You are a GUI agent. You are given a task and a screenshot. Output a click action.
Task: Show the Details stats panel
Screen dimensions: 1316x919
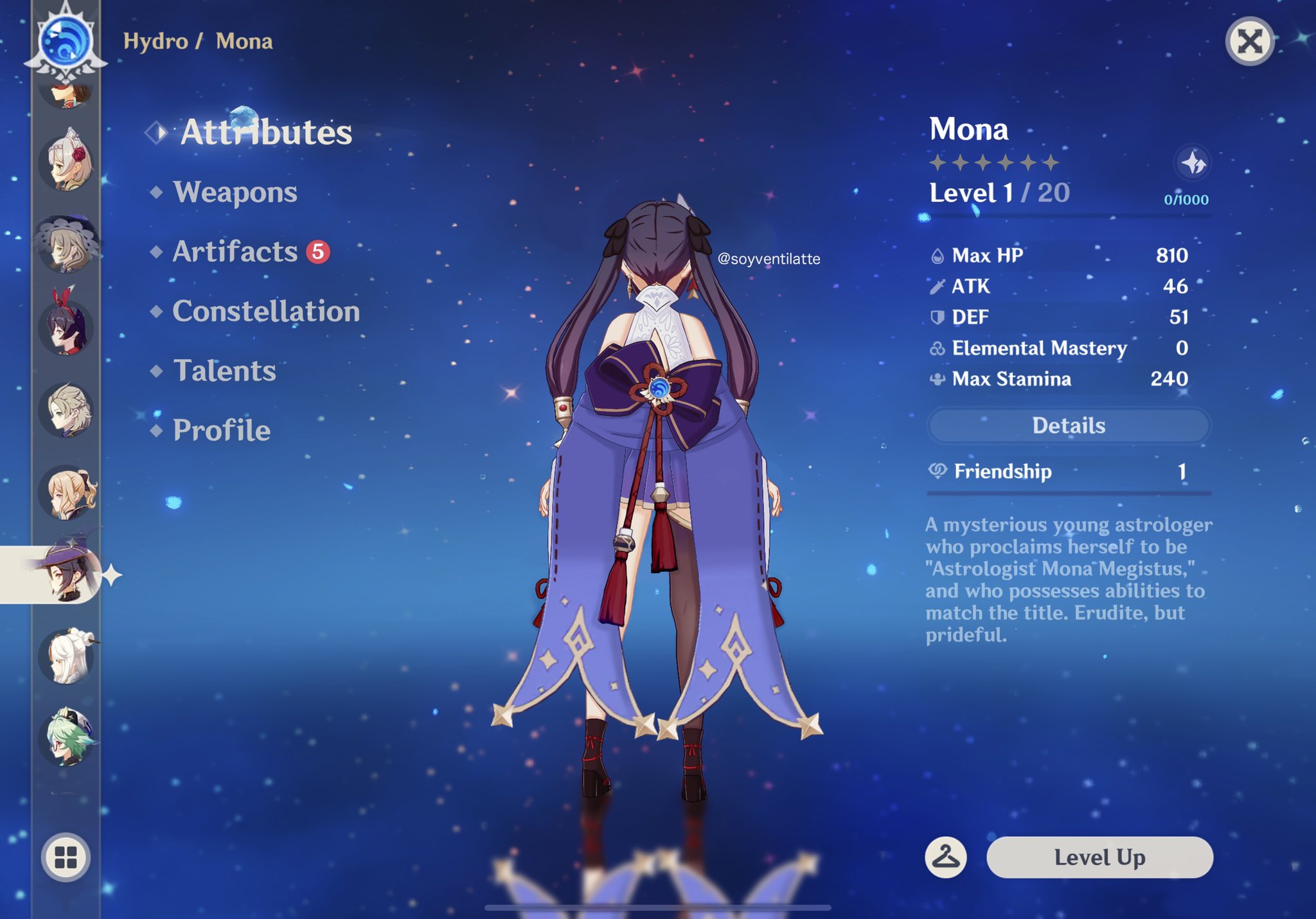(1068, 425)
